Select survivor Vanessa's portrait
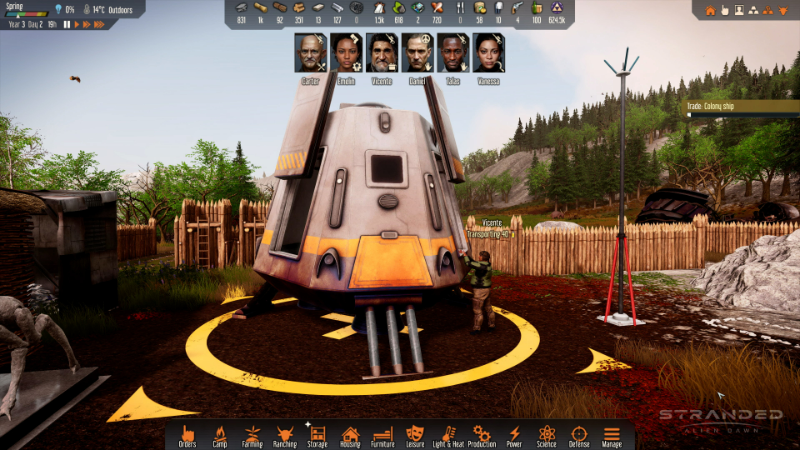800x450 pixels. (489, 53)
